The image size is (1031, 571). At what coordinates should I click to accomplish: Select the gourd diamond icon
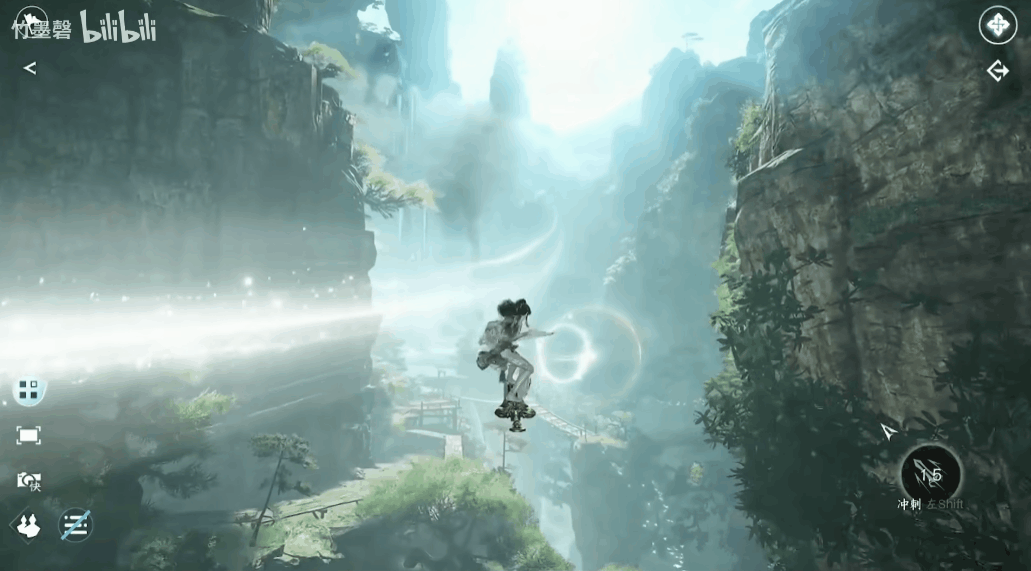[28, 525]
